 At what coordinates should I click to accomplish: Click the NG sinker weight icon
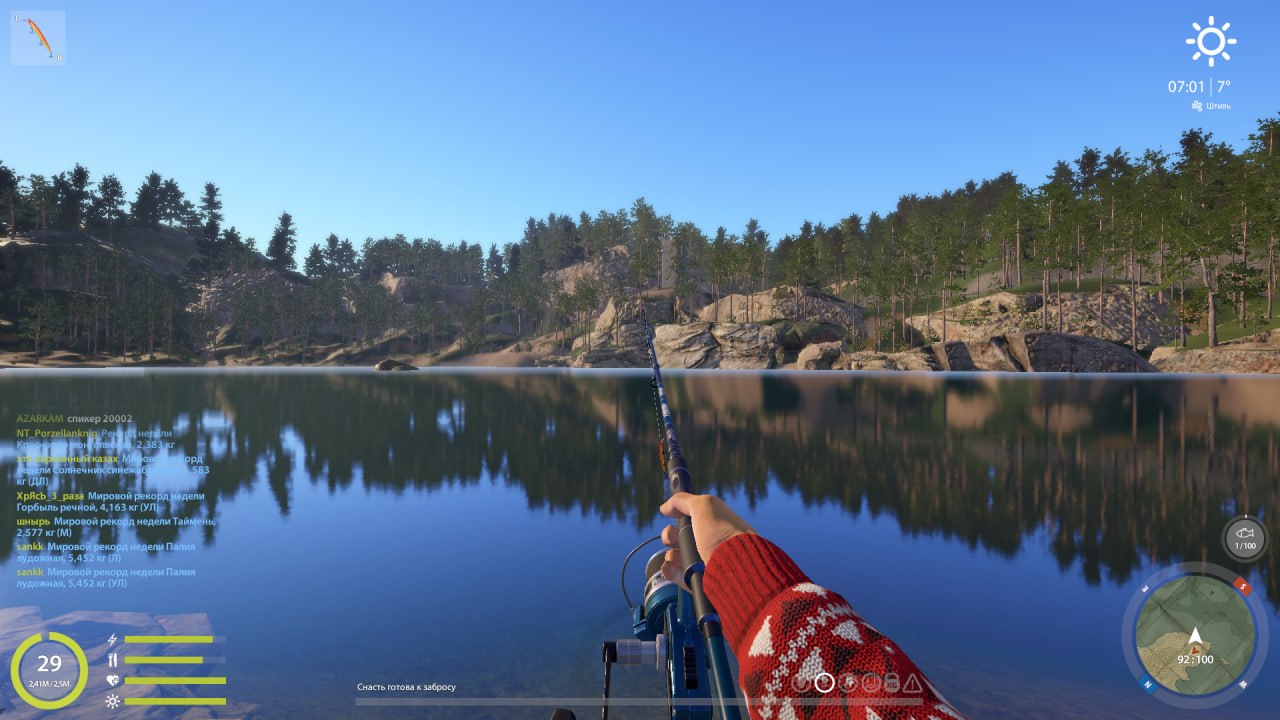(x=891, y=683)
